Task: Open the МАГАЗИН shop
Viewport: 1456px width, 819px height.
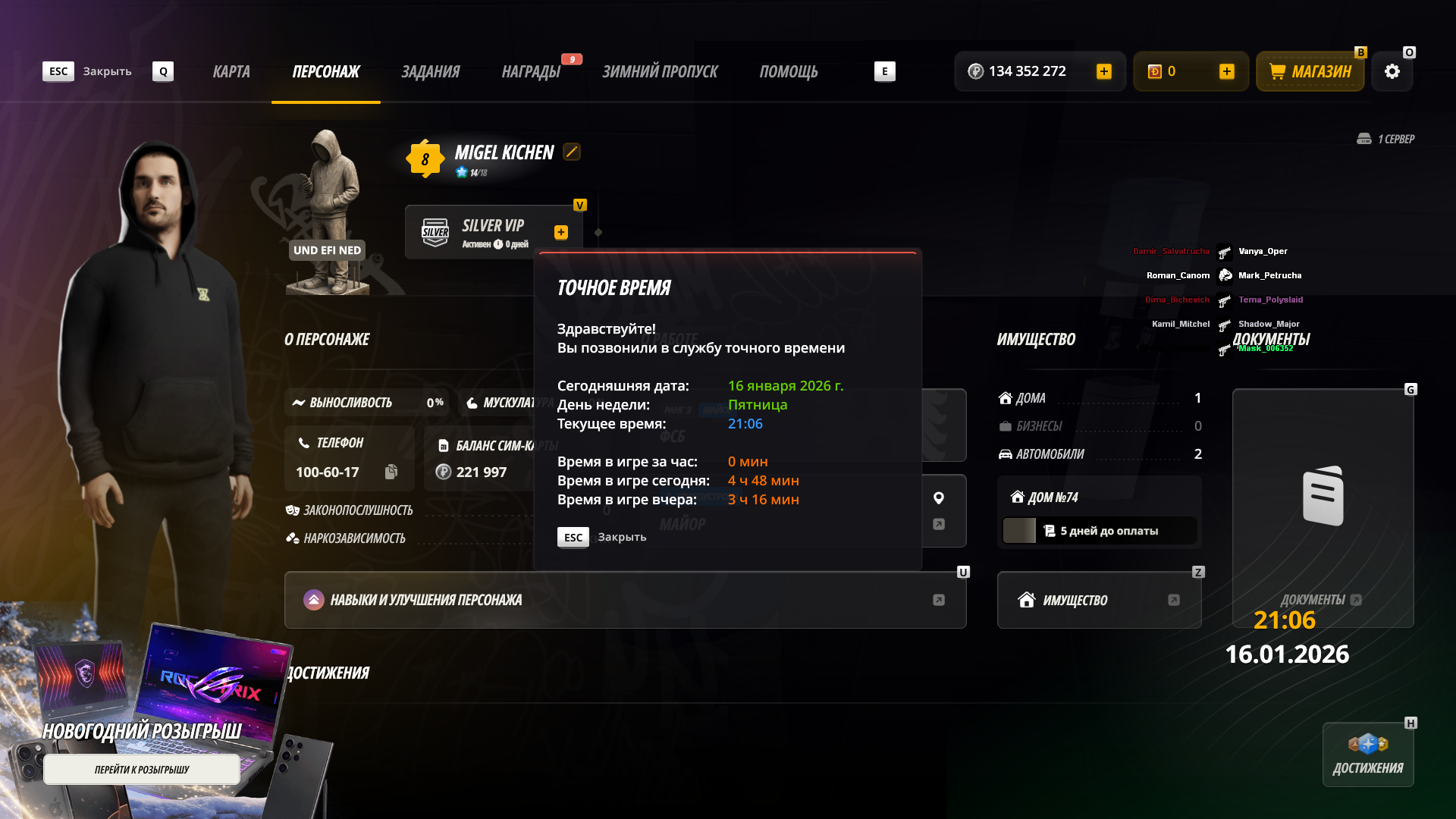Action: point(1310,71)
